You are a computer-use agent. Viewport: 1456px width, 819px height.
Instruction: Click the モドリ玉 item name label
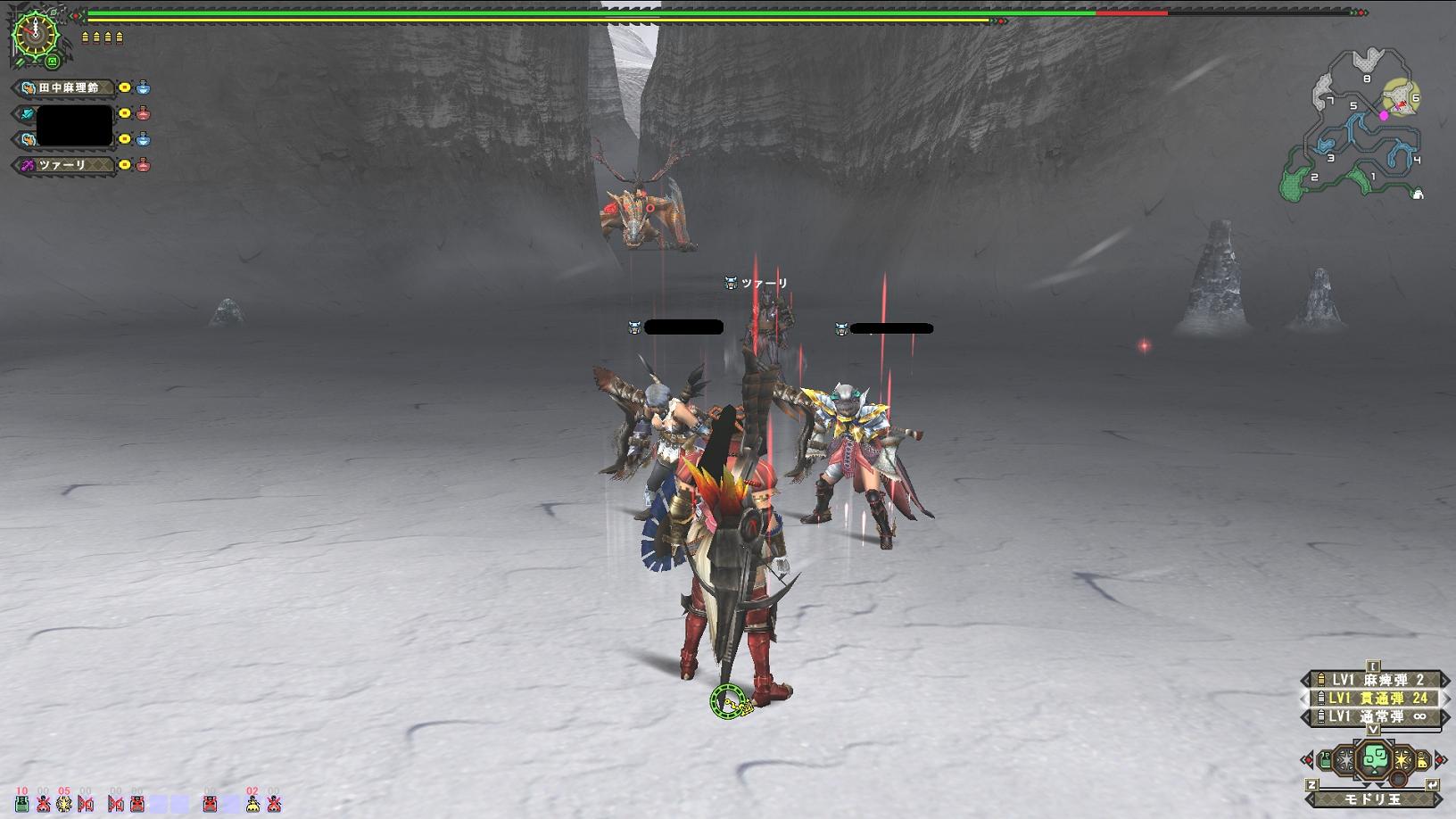click(x=1373, y=798)
